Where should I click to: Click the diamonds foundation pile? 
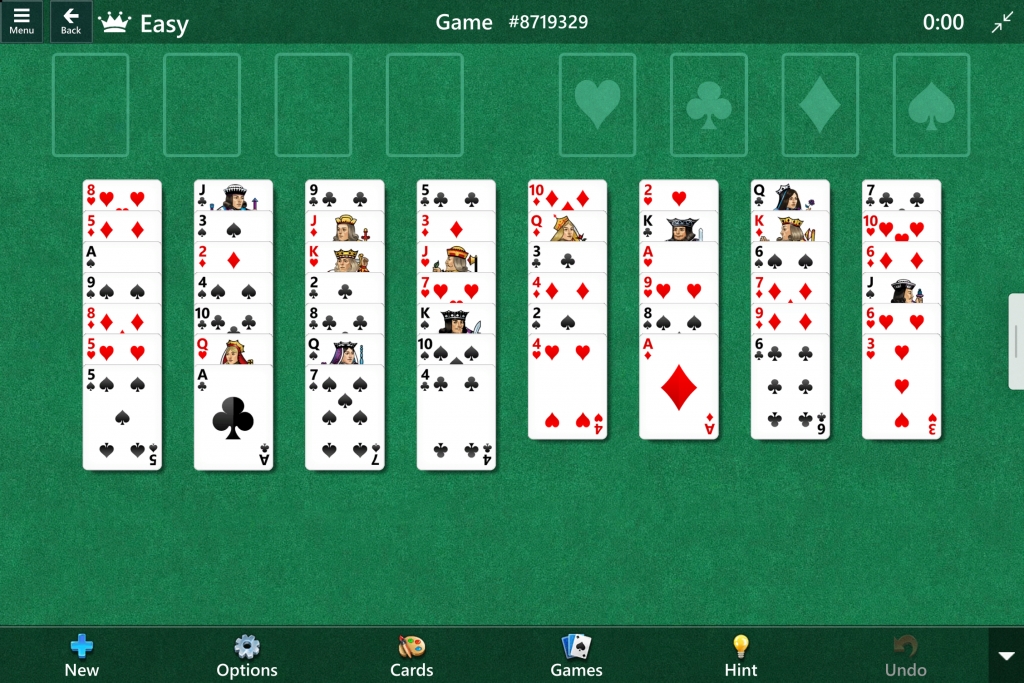click(x=820, y=105)
